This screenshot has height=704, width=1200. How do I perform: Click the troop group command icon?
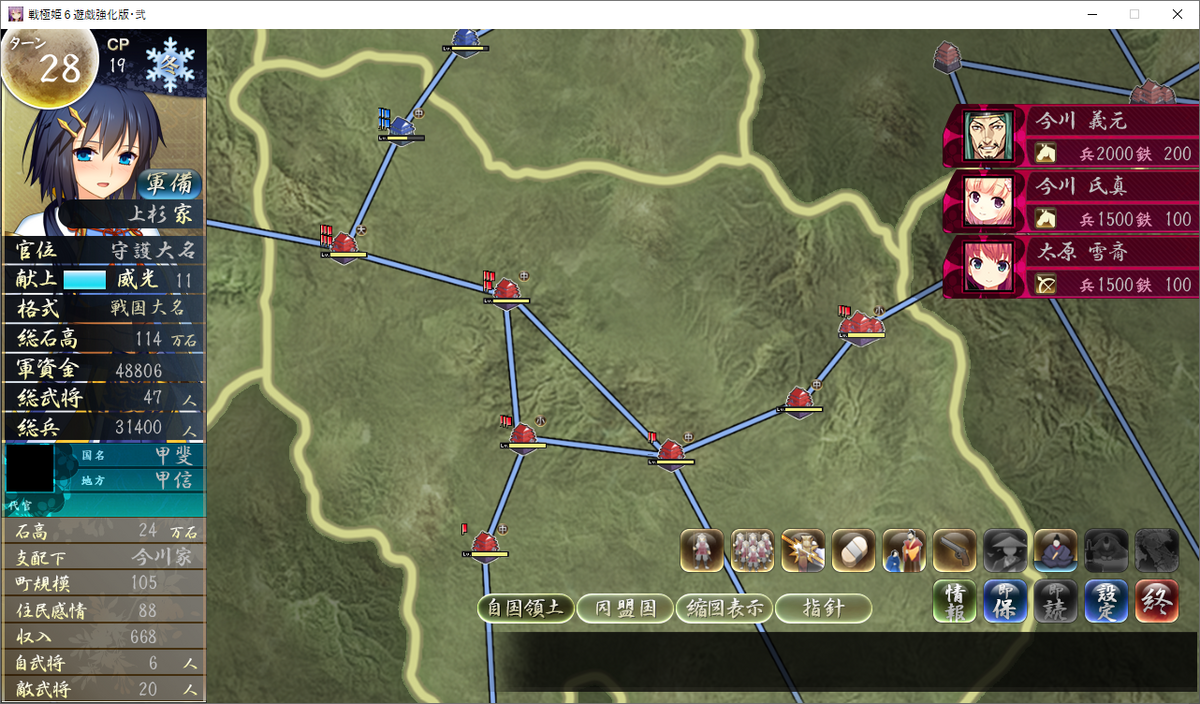click(752, 550)
